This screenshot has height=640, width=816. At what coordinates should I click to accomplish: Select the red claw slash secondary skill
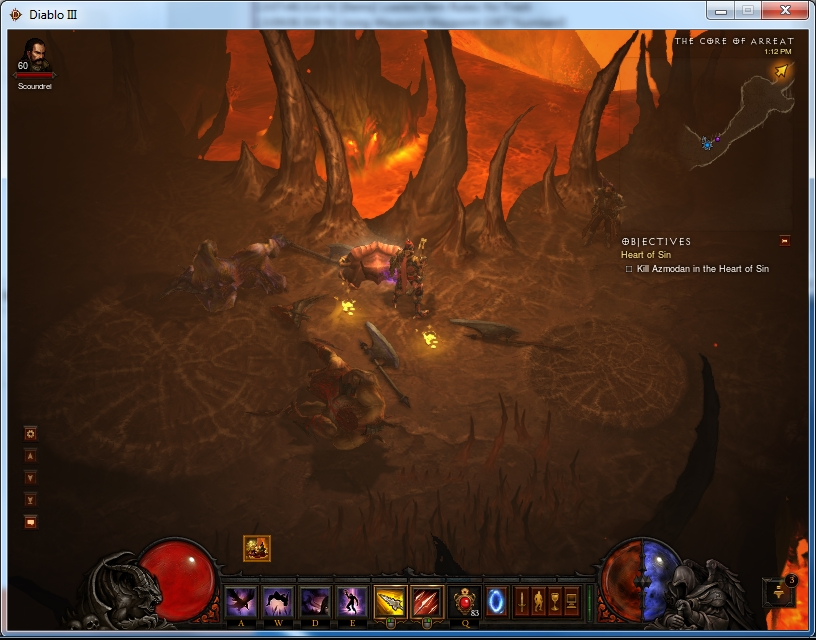427,602
